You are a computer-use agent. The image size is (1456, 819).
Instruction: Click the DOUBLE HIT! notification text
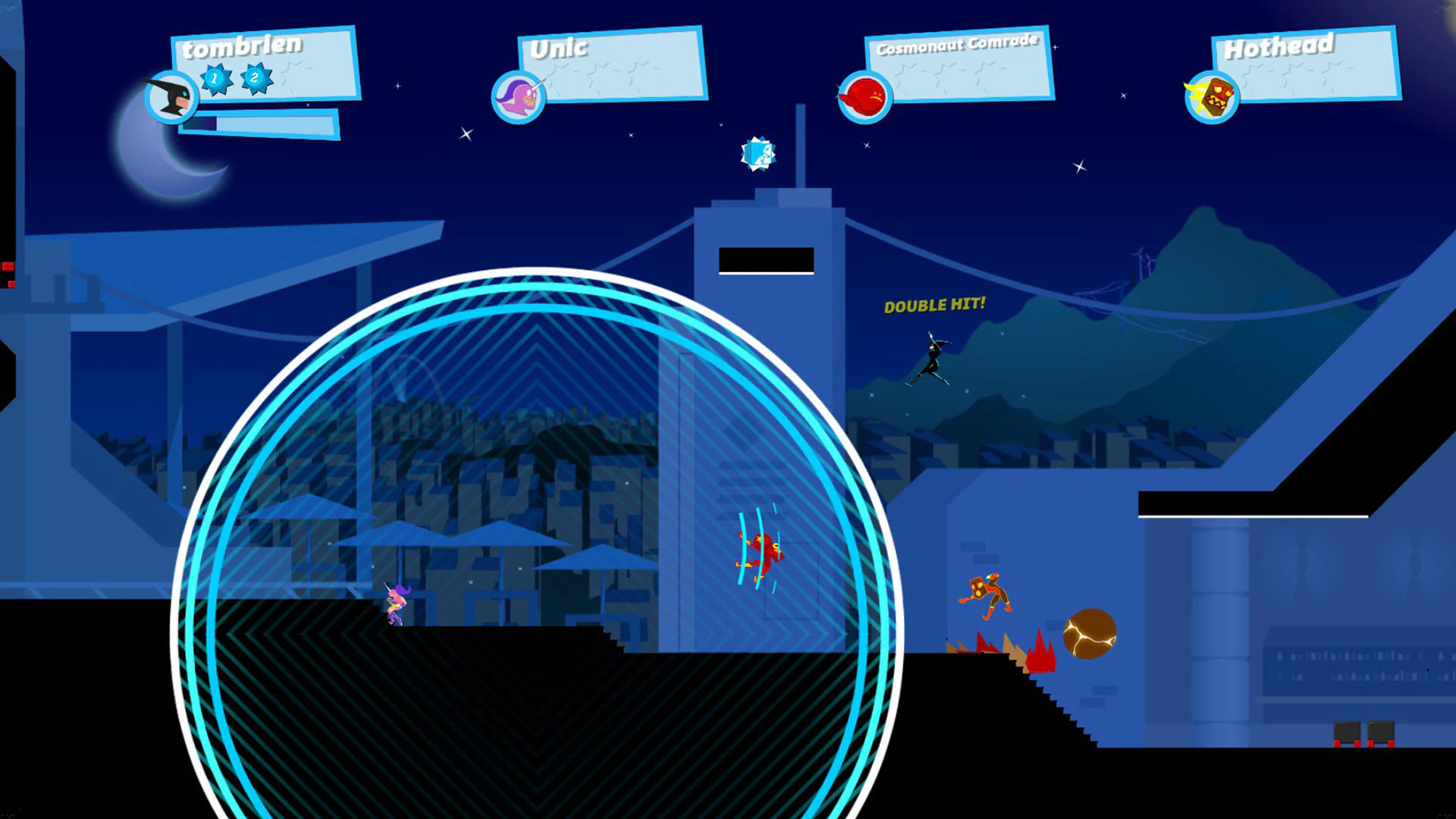(x=934, y=306)
